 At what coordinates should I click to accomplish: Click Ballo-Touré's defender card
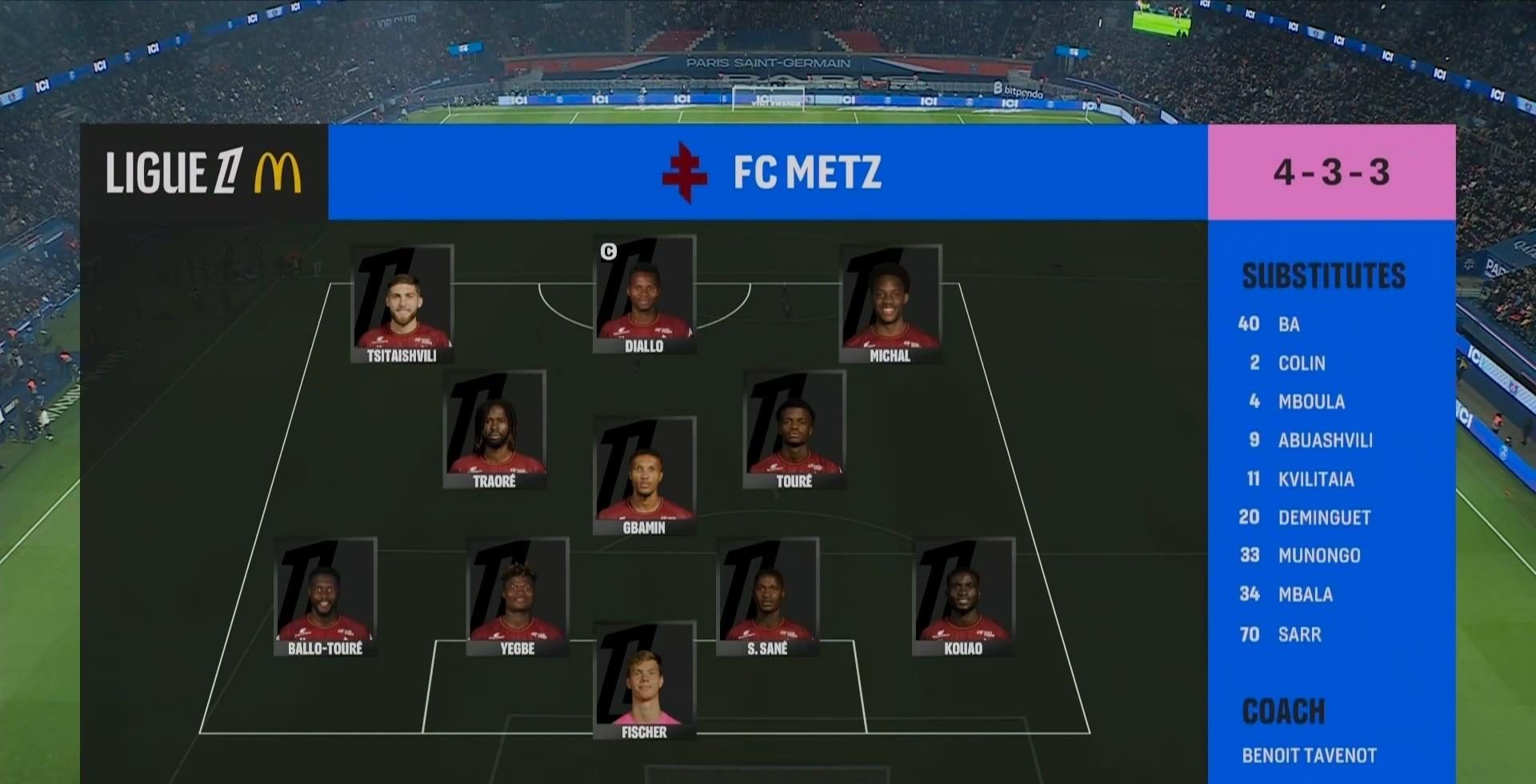(x=325, y=597)
